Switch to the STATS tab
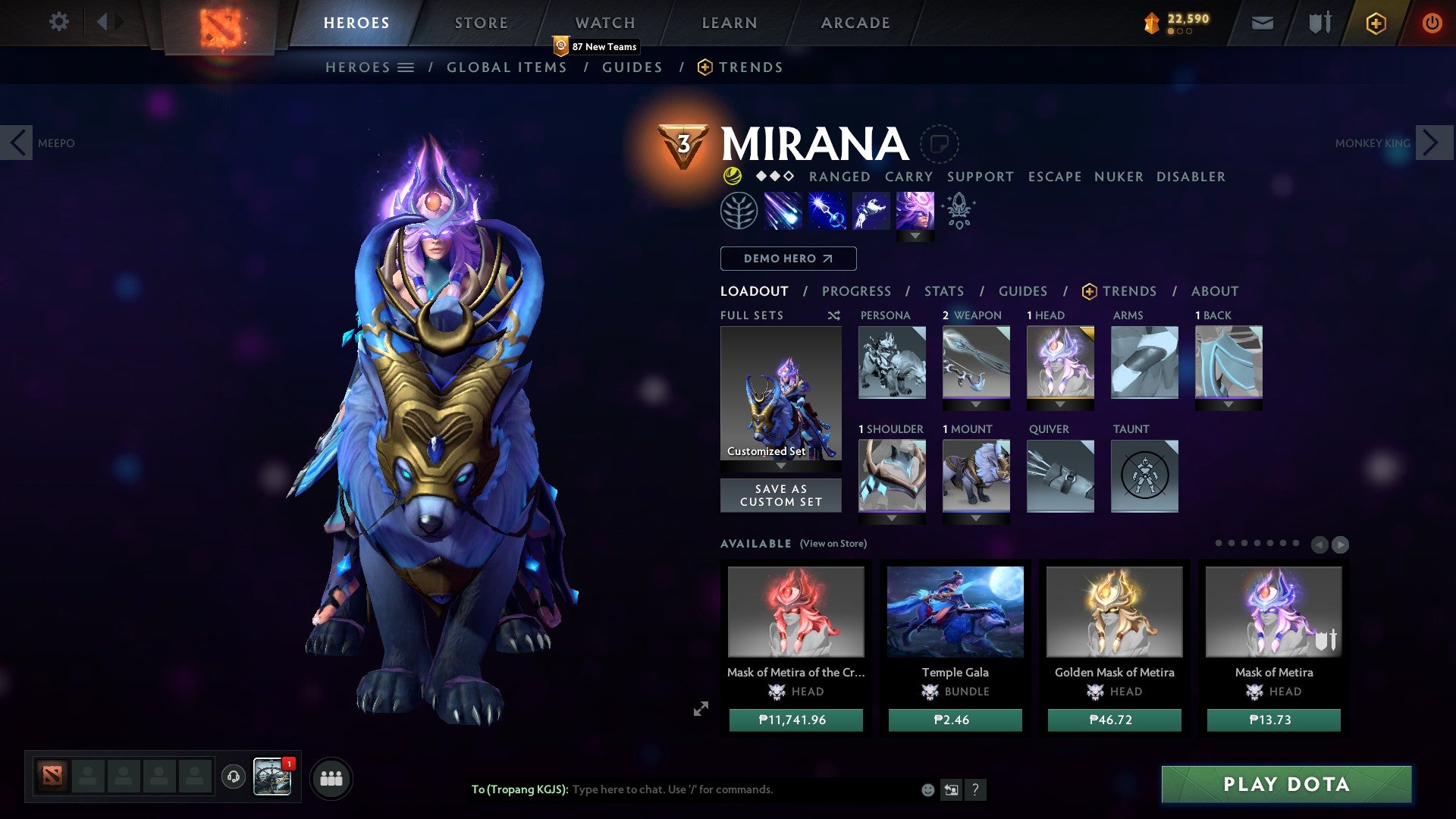This screenshot has height=819, width=1456. (x=943, y=290)
